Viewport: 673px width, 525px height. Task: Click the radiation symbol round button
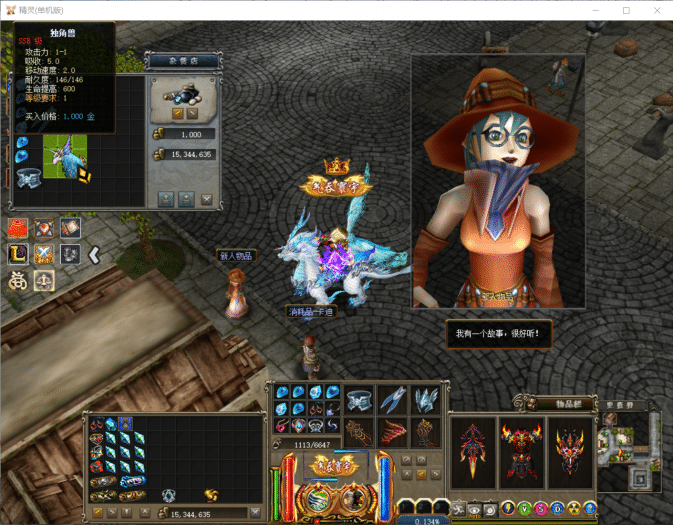coord(574,508)
